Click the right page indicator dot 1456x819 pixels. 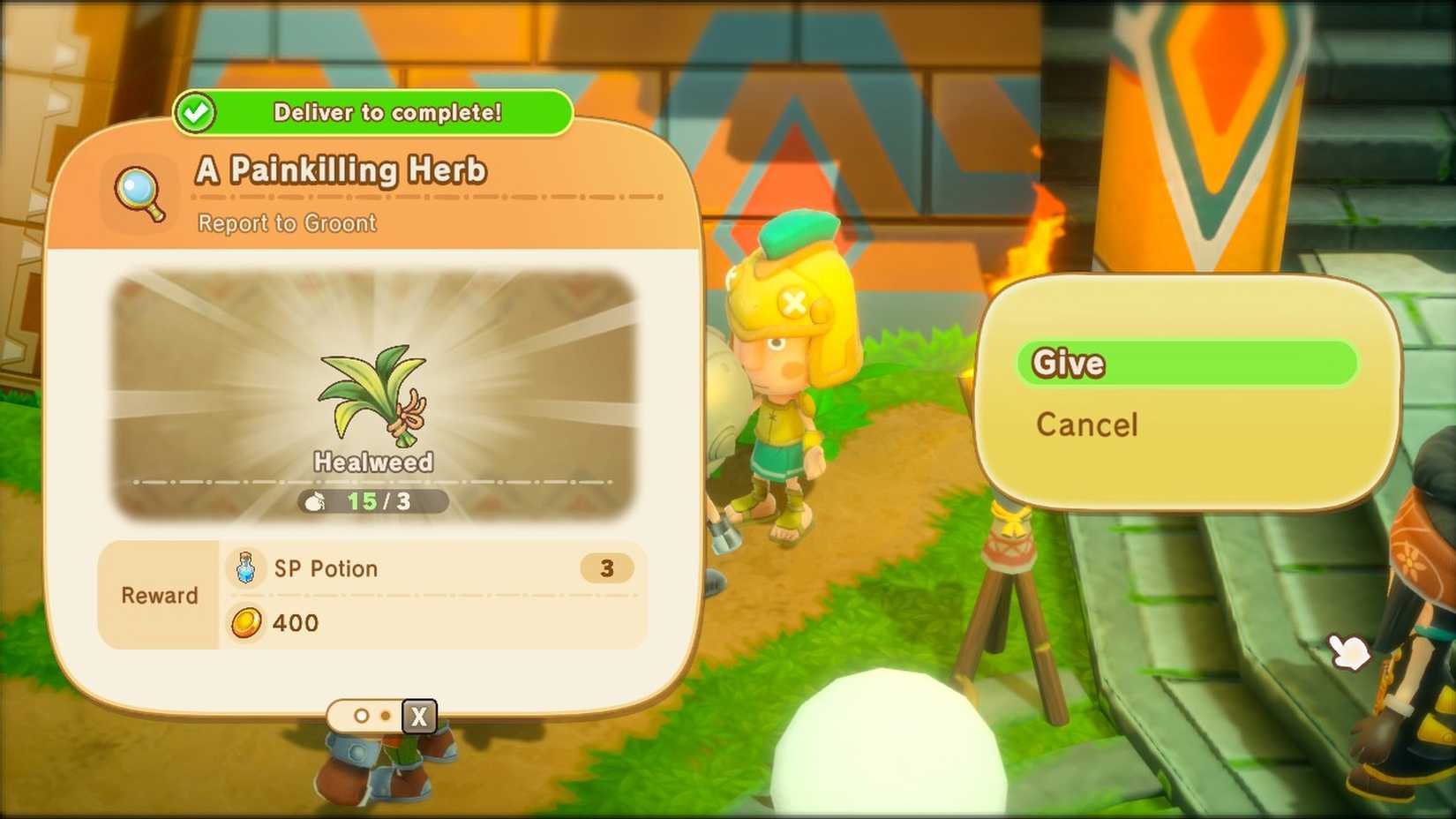click(384, 717)
